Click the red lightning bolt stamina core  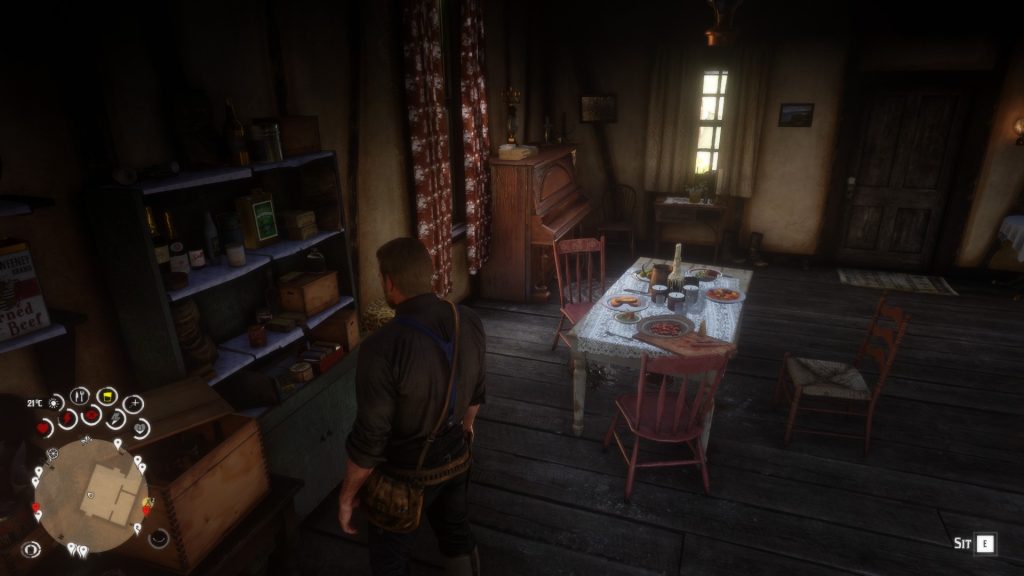[x=66, y=418]
